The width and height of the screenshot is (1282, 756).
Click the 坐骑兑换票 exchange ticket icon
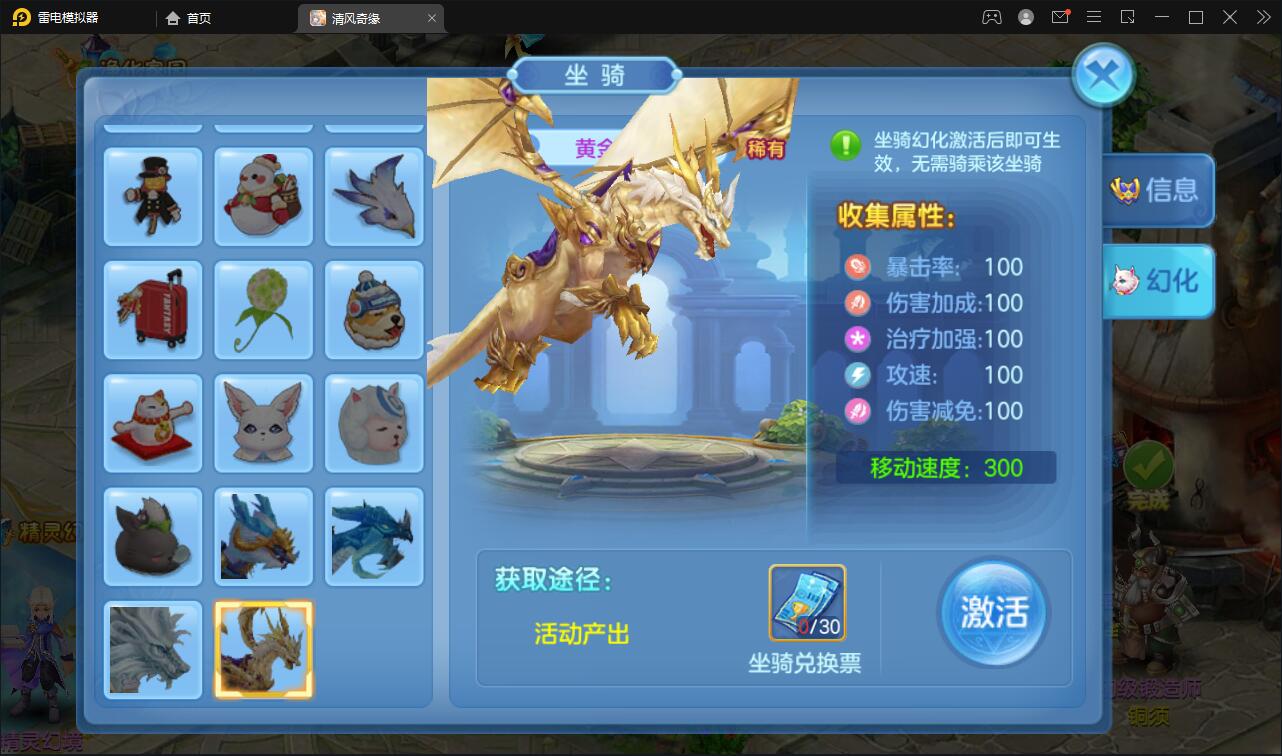point(807,600)
